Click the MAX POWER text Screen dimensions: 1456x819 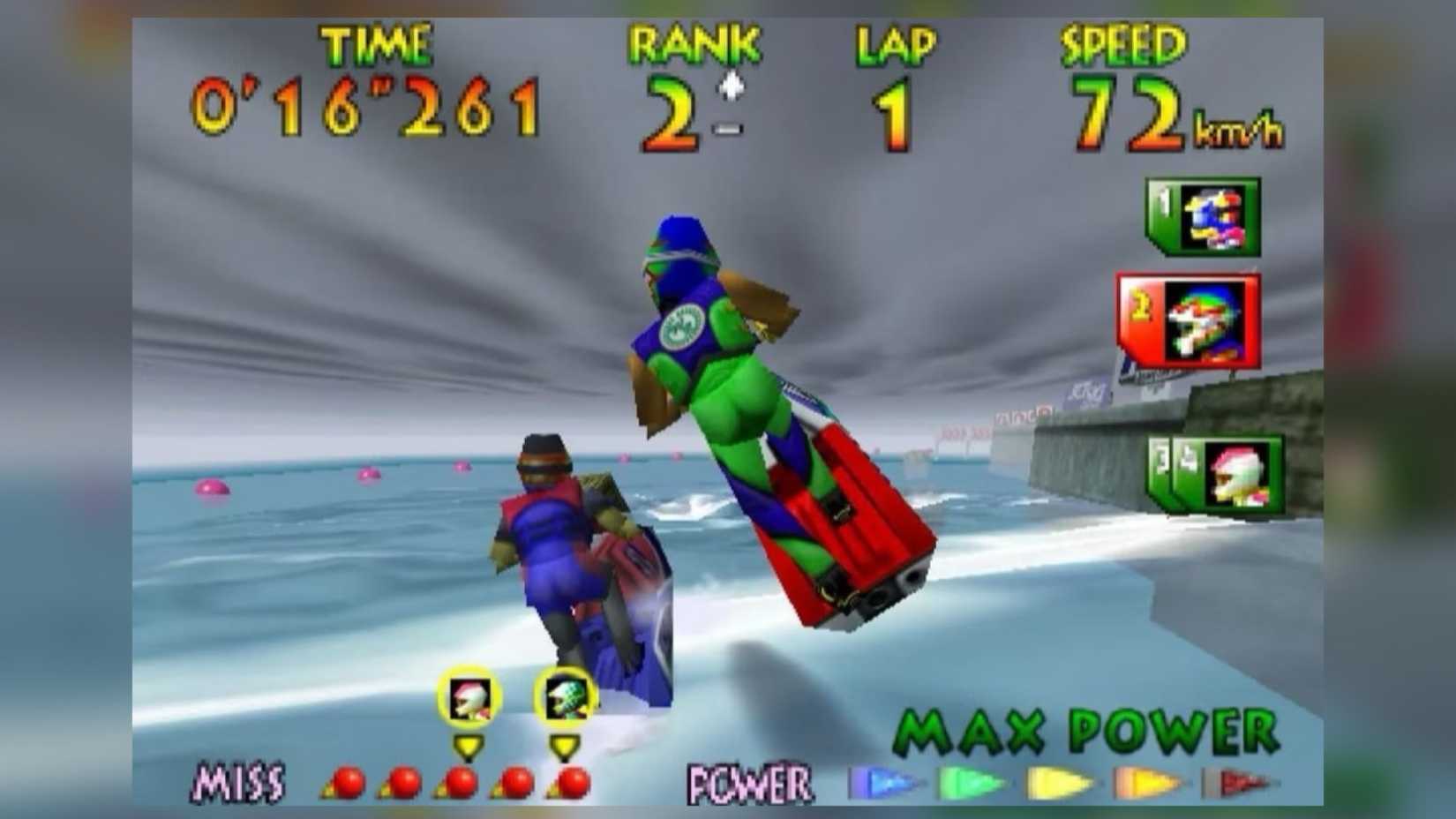click(1084, 730)
